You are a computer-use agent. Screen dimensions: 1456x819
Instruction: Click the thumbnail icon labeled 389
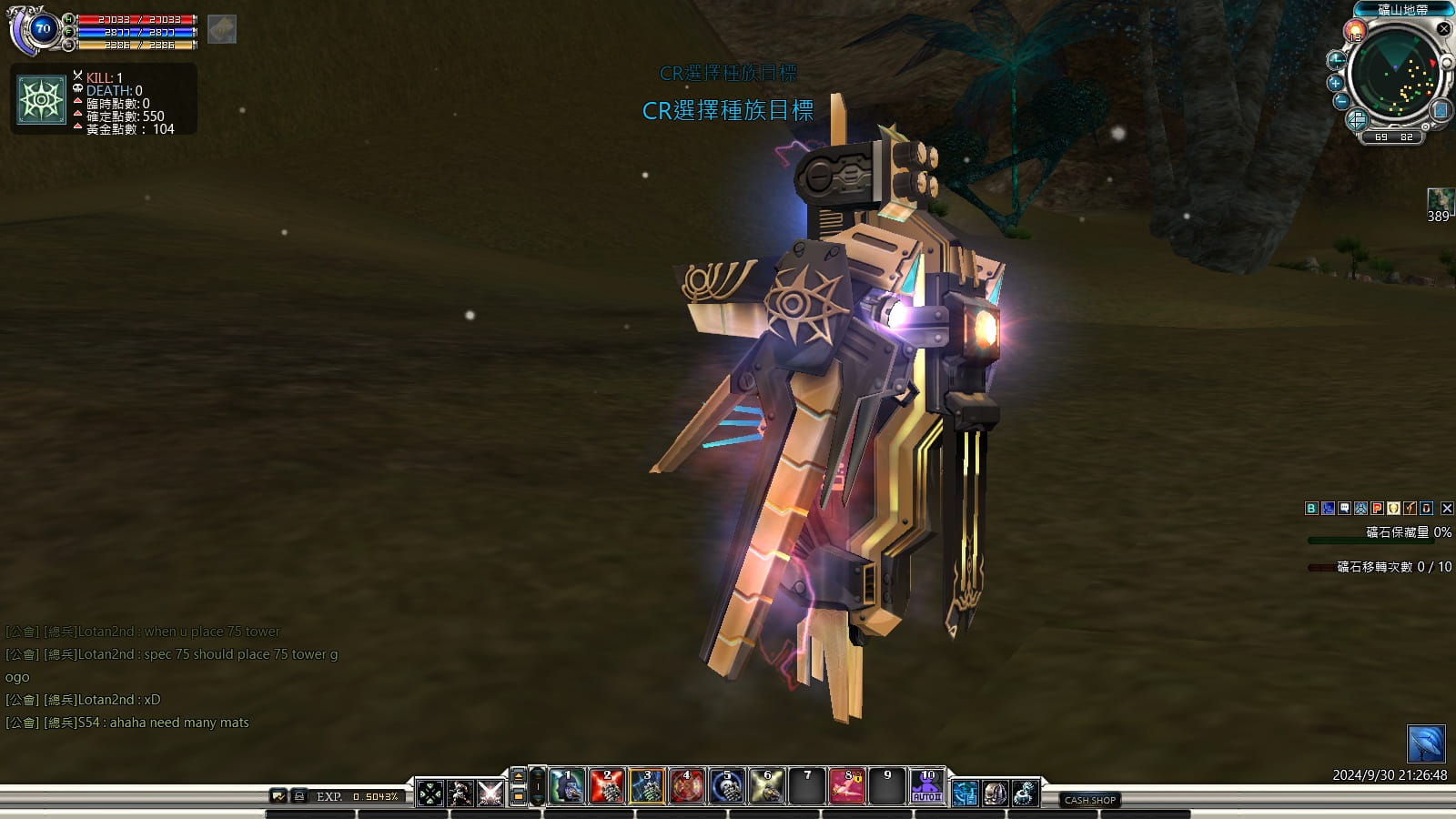click(1439, 200)
